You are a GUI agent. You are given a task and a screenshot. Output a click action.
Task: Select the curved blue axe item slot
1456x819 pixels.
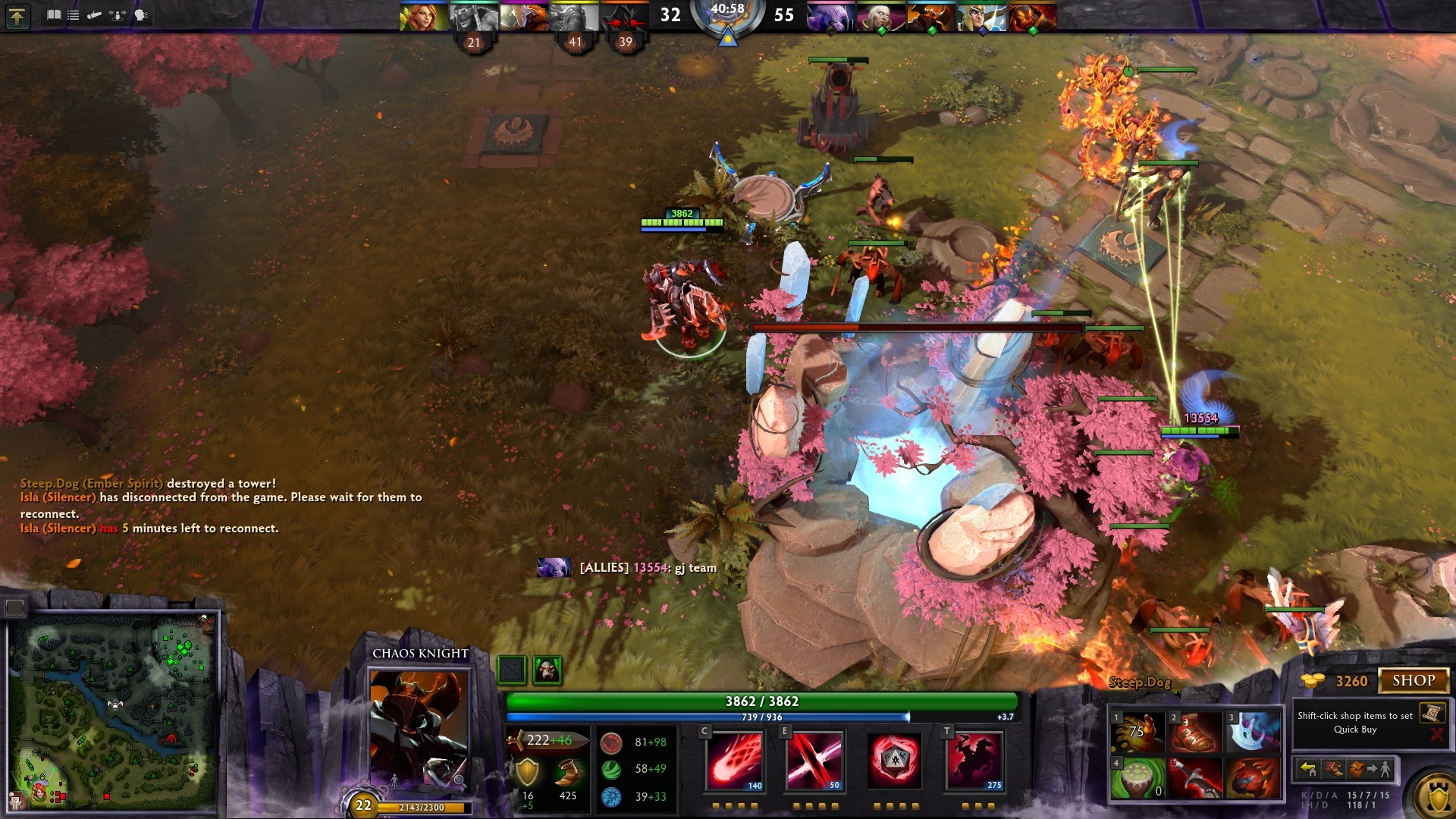click(x=1253, y=732)
